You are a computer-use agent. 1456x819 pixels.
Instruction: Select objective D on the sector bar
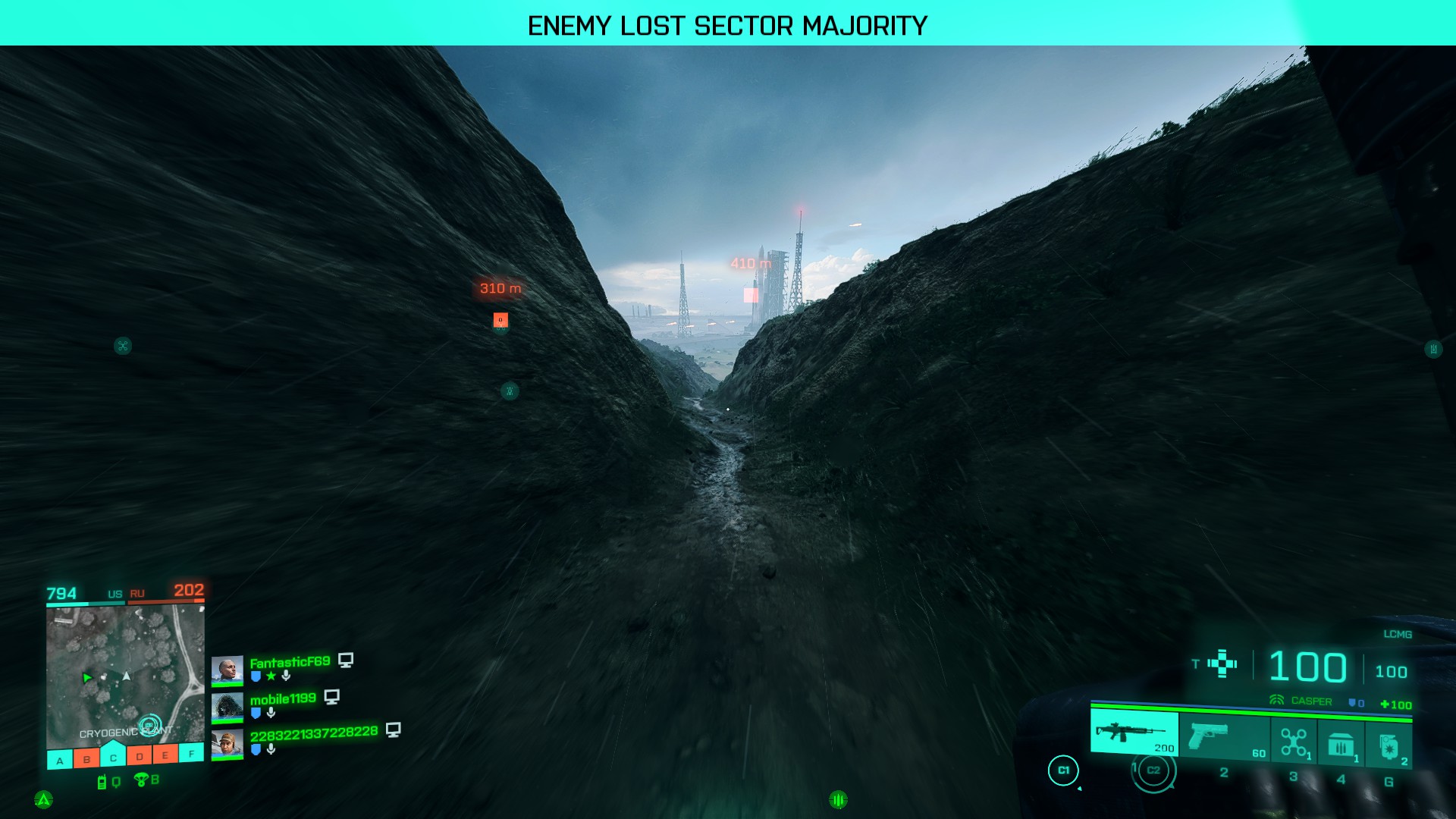(140, 756)
